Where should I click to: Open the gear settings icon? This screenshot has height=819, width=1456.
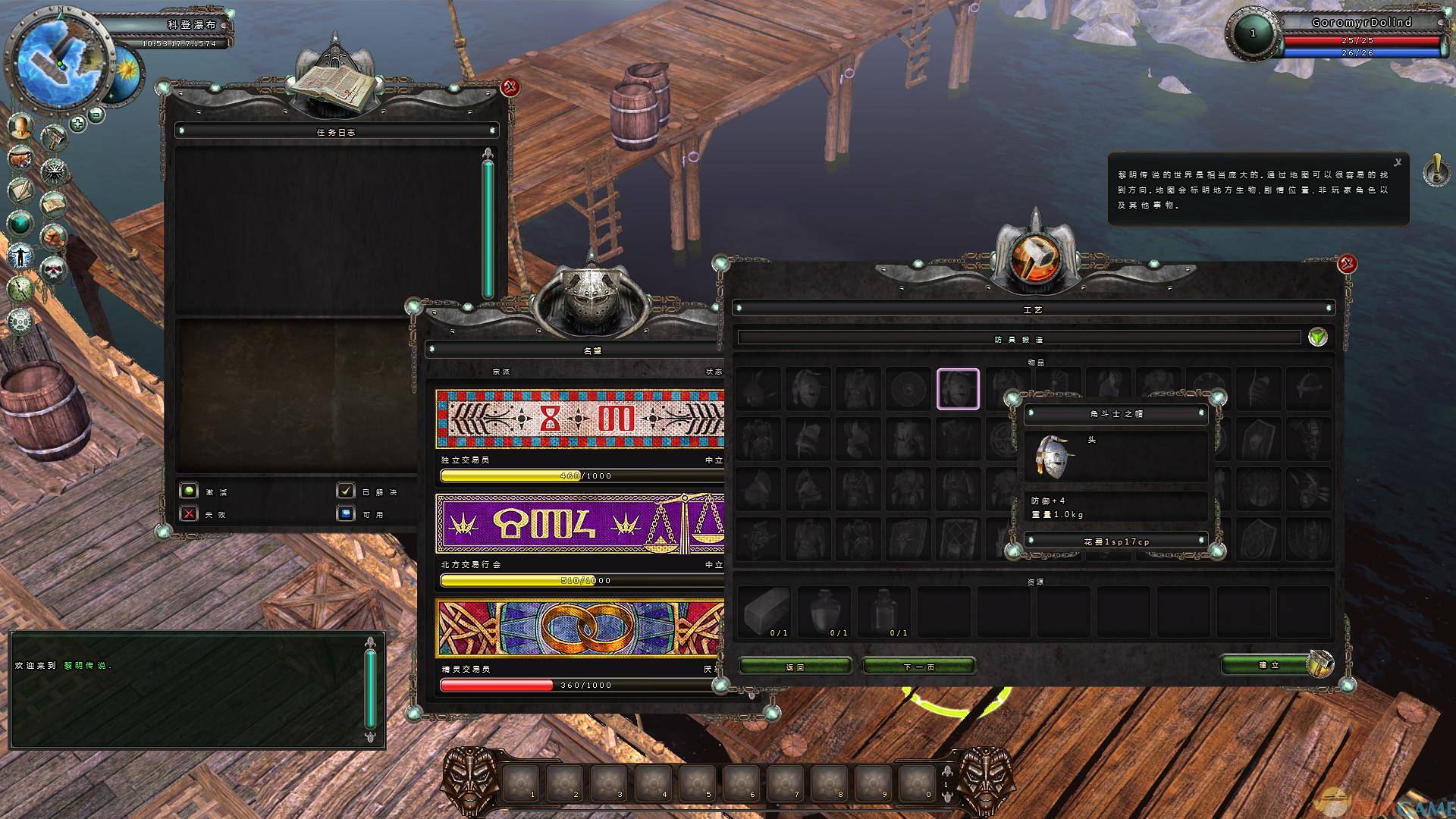pyautogui.click(x=20, y=321)
